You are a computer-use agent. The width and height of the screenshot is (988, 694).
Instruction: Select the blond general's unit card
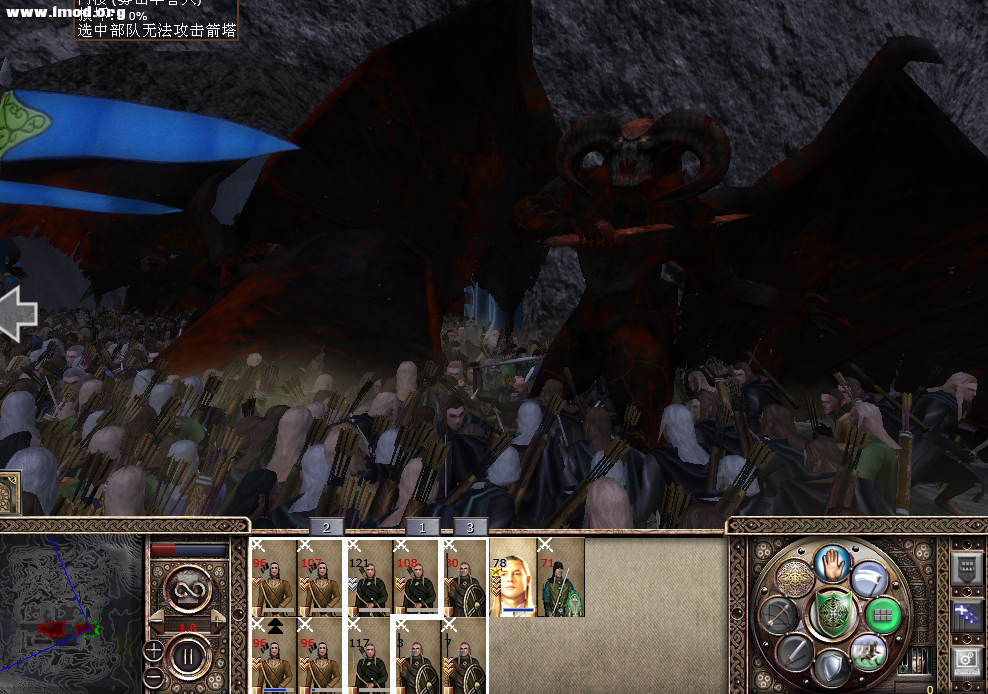pos(513,577)
